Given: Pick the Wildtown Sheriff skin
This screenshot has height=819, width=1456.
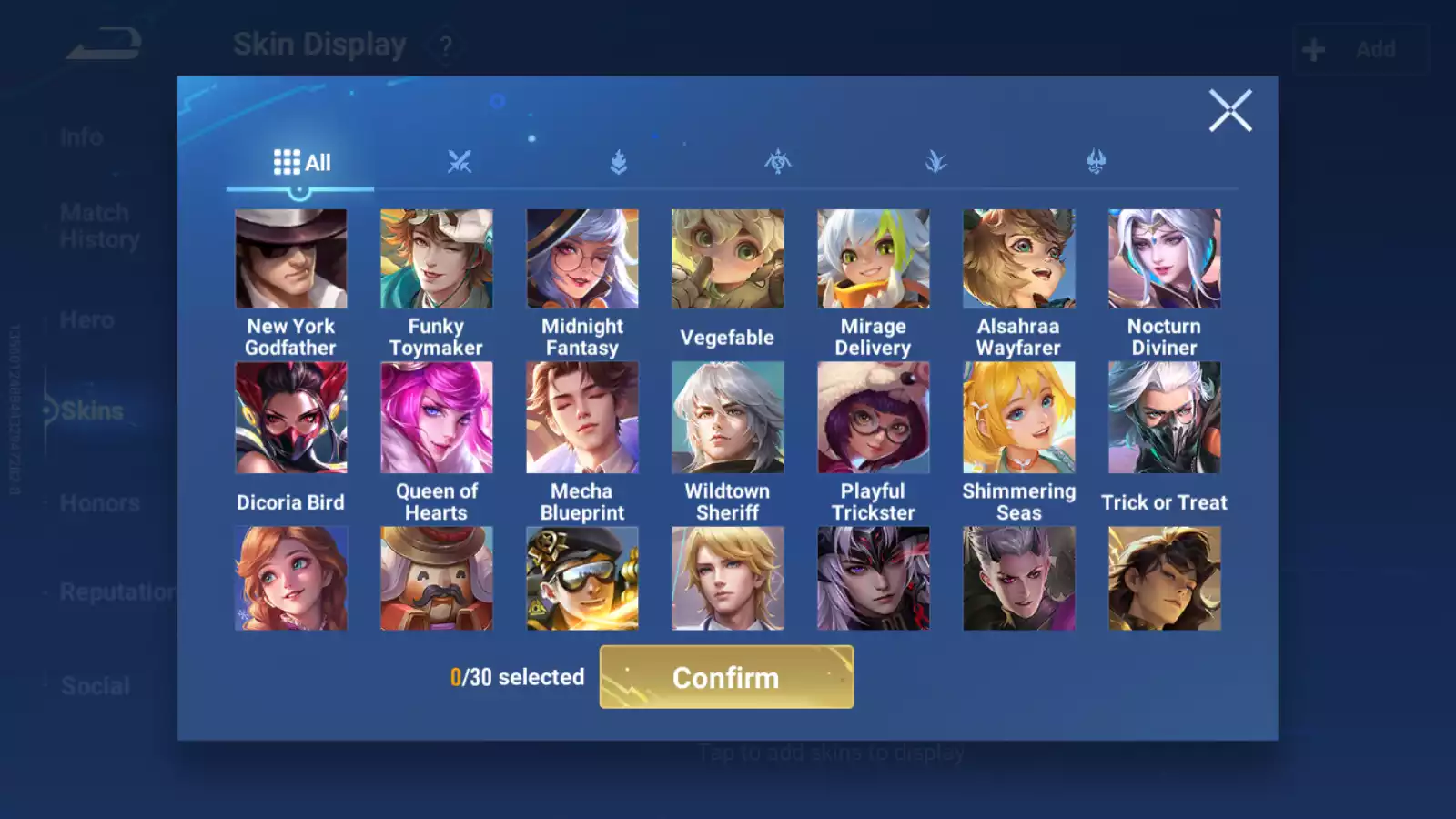Looking at the screenshot, I should [x=728, y=418].
